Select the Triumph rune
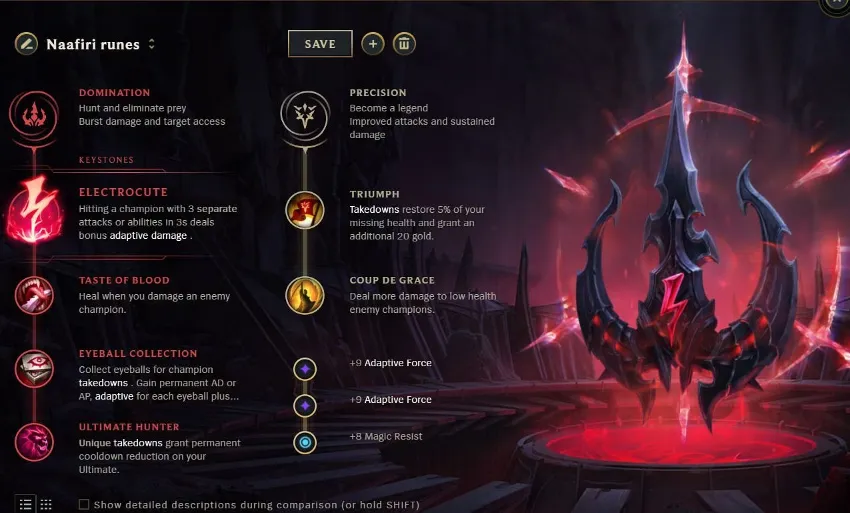Image resolution: width=850 pixels, height=513 pixels. pyautogui.click(x=304, y=210)
